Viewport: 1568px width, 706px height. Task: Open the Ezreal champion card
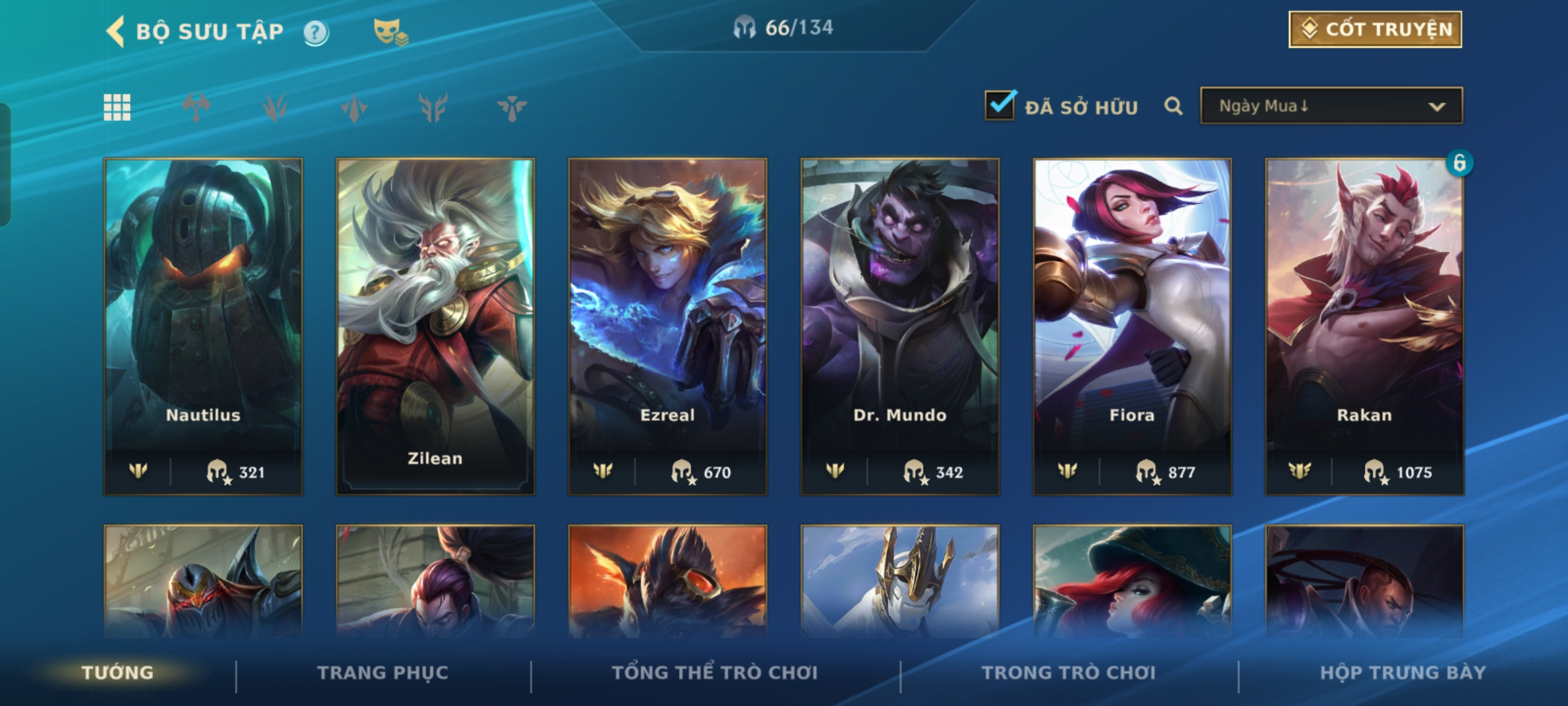click(667, 326)
